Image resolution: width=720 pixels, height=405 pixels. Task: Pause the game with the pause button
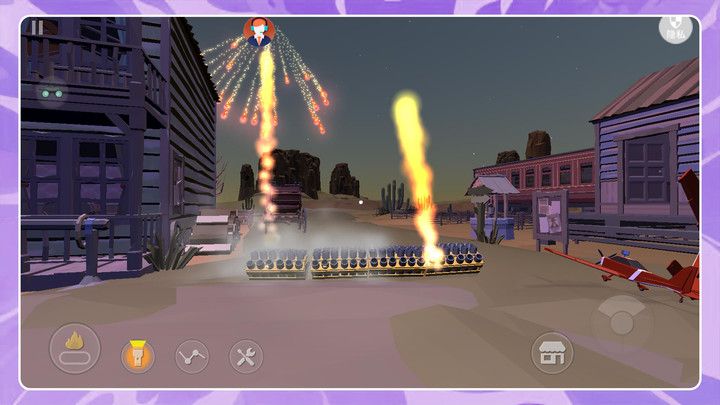(37, 28)
